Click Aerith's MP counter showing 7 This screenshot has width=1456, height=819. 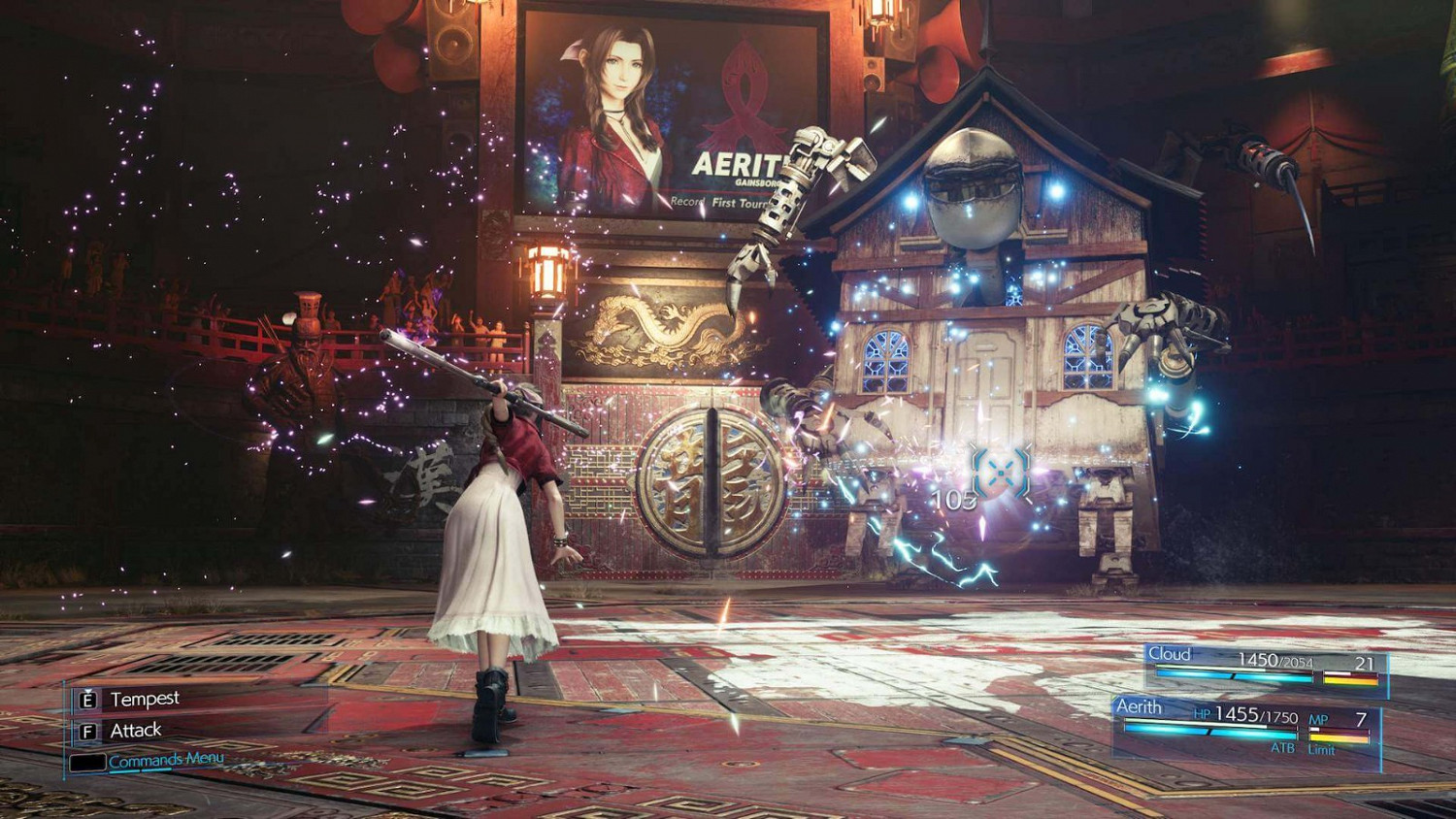click(x=1362, y=718)
